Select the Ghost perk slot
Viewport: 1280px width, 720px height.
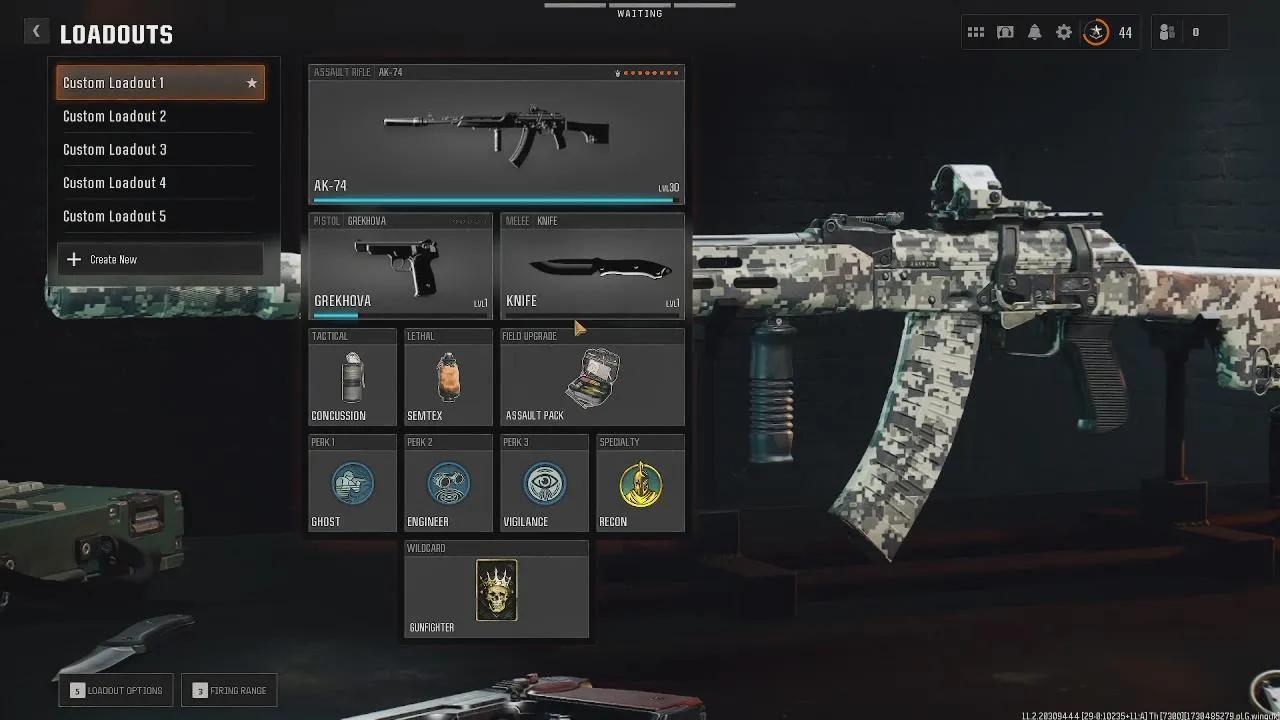tap(352, 483)
